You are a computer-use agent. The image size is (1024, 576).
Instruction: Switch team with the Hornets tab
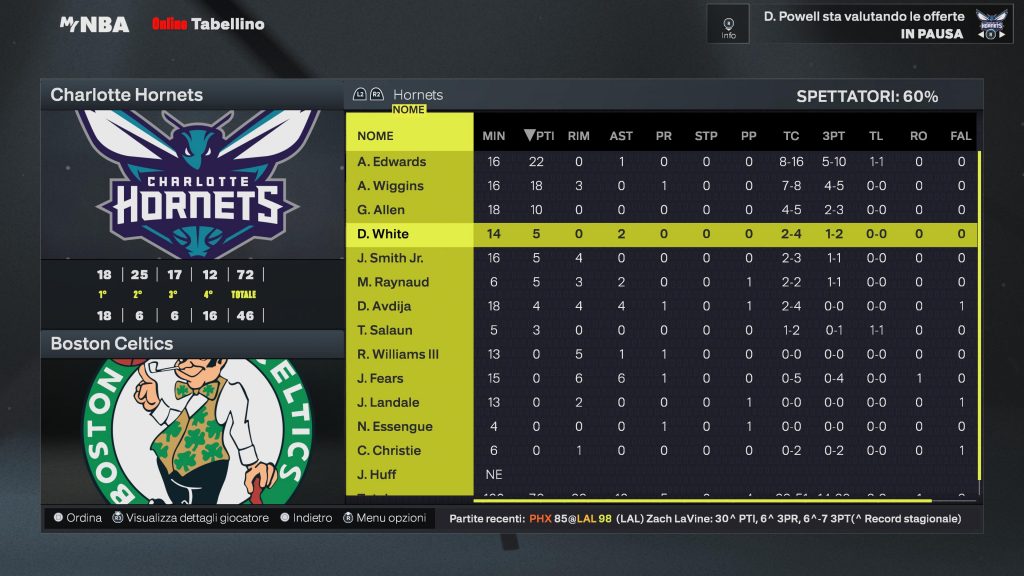click(417, 95)
